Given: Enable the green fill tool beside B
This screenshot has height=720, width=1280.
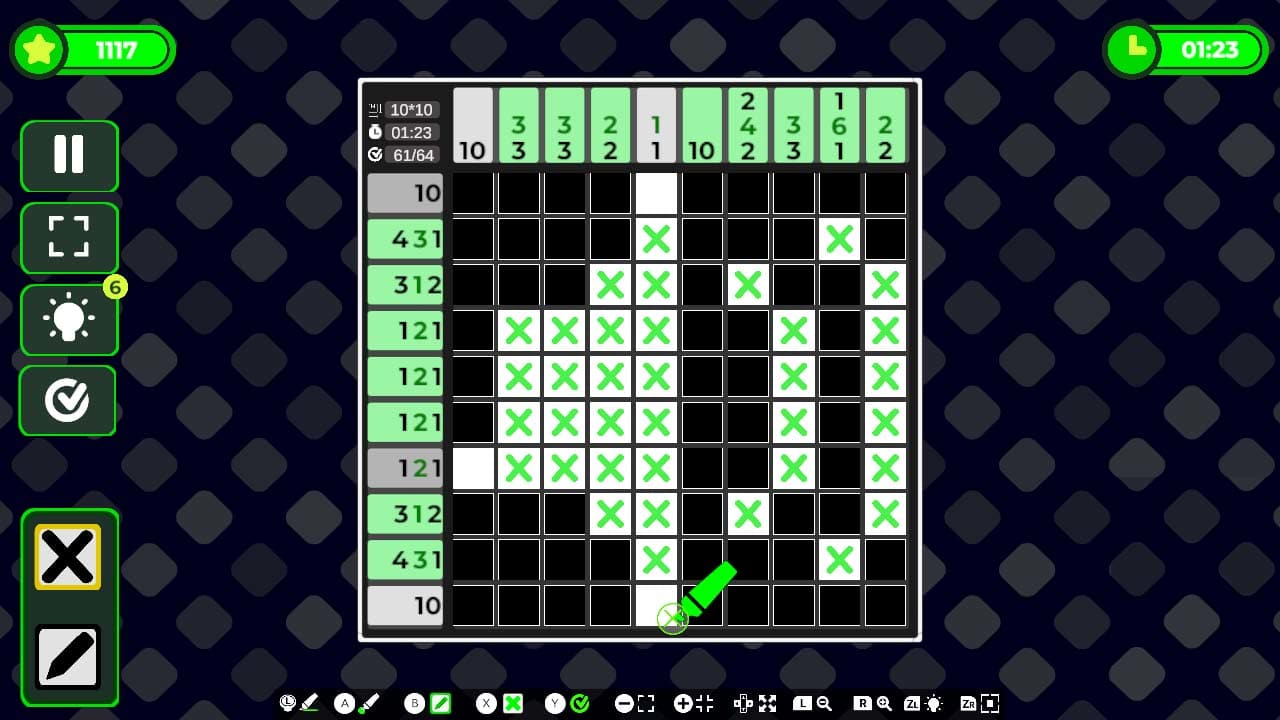Looking at the screenshot, I should 442,703.
